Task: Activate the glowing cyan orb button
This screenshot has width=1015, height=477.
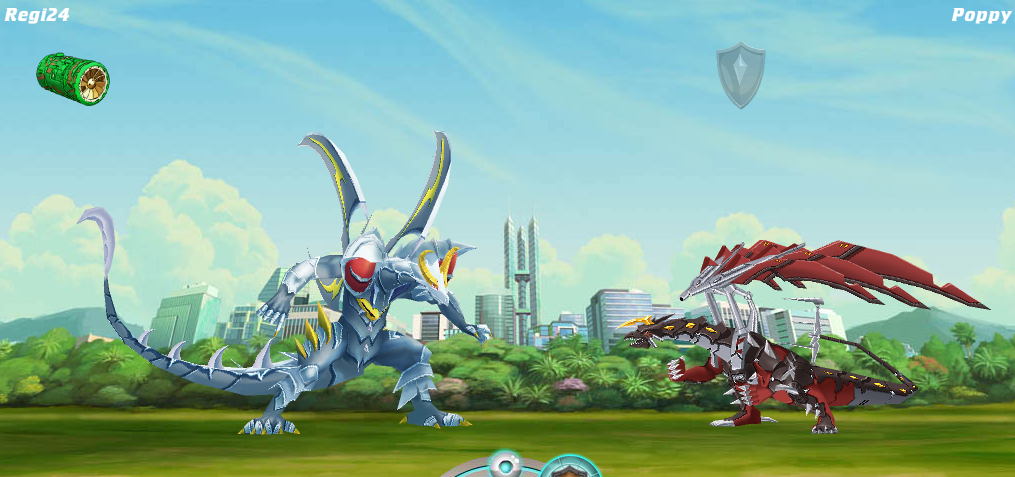Action: click(x=505, y=464)
